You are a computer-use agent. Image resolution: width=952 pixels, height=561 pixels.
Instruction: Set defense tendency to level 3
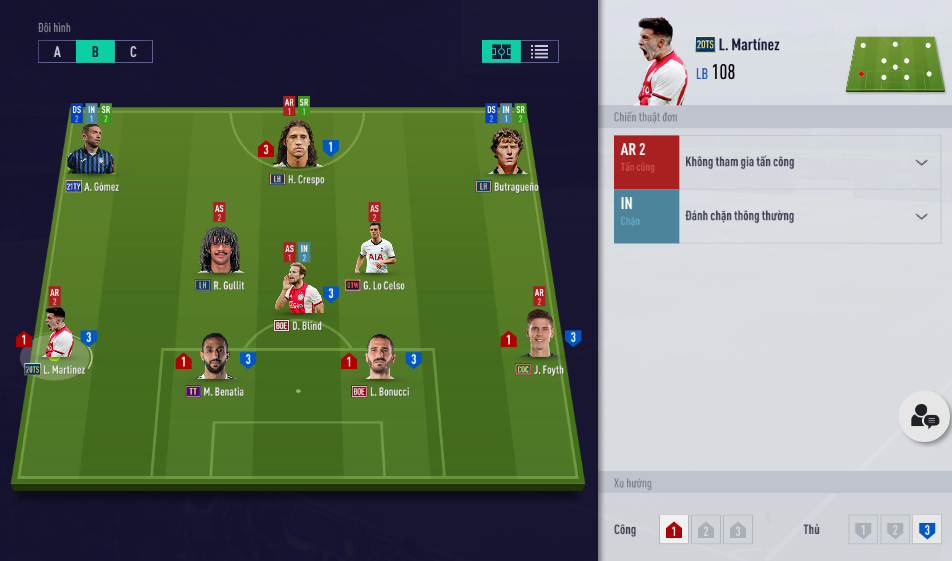point(927,530)
